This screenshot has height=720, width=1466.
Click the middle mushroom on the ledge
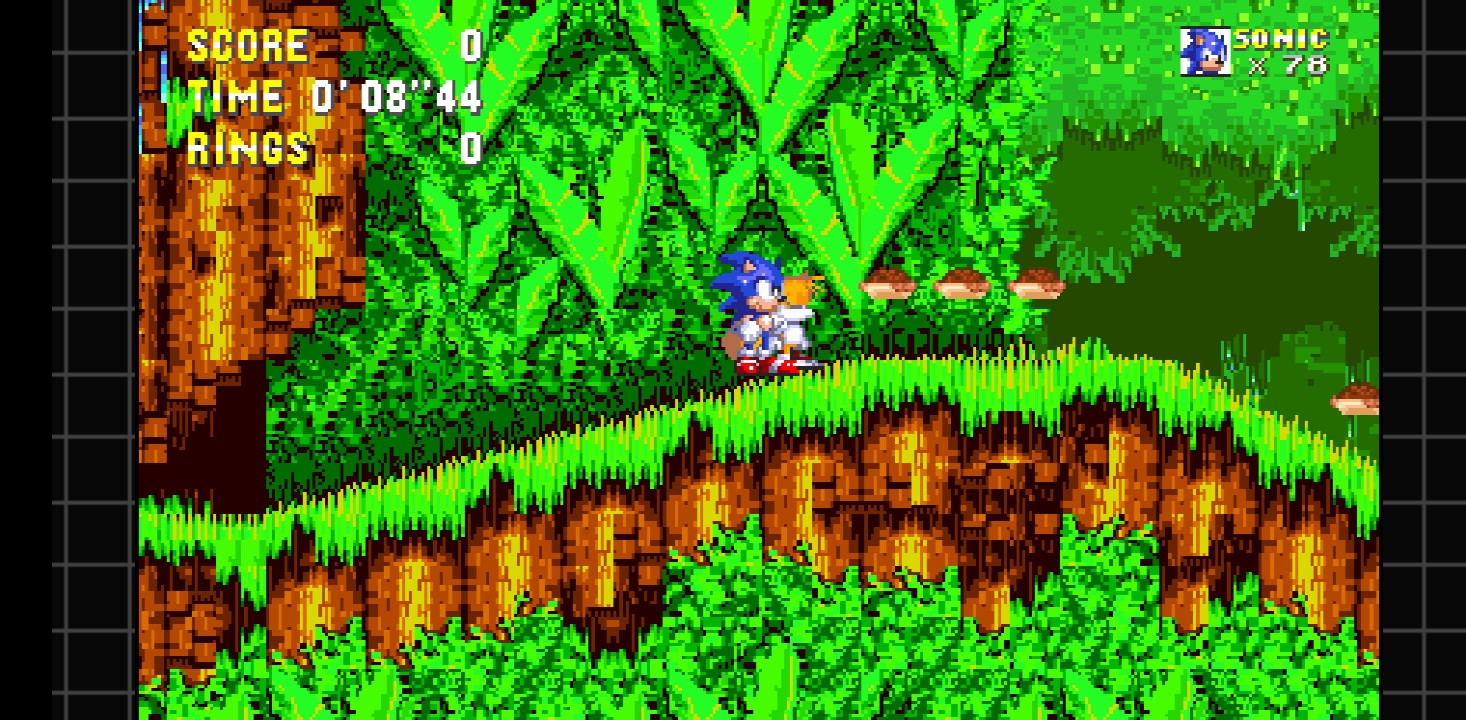click(963, 282)
